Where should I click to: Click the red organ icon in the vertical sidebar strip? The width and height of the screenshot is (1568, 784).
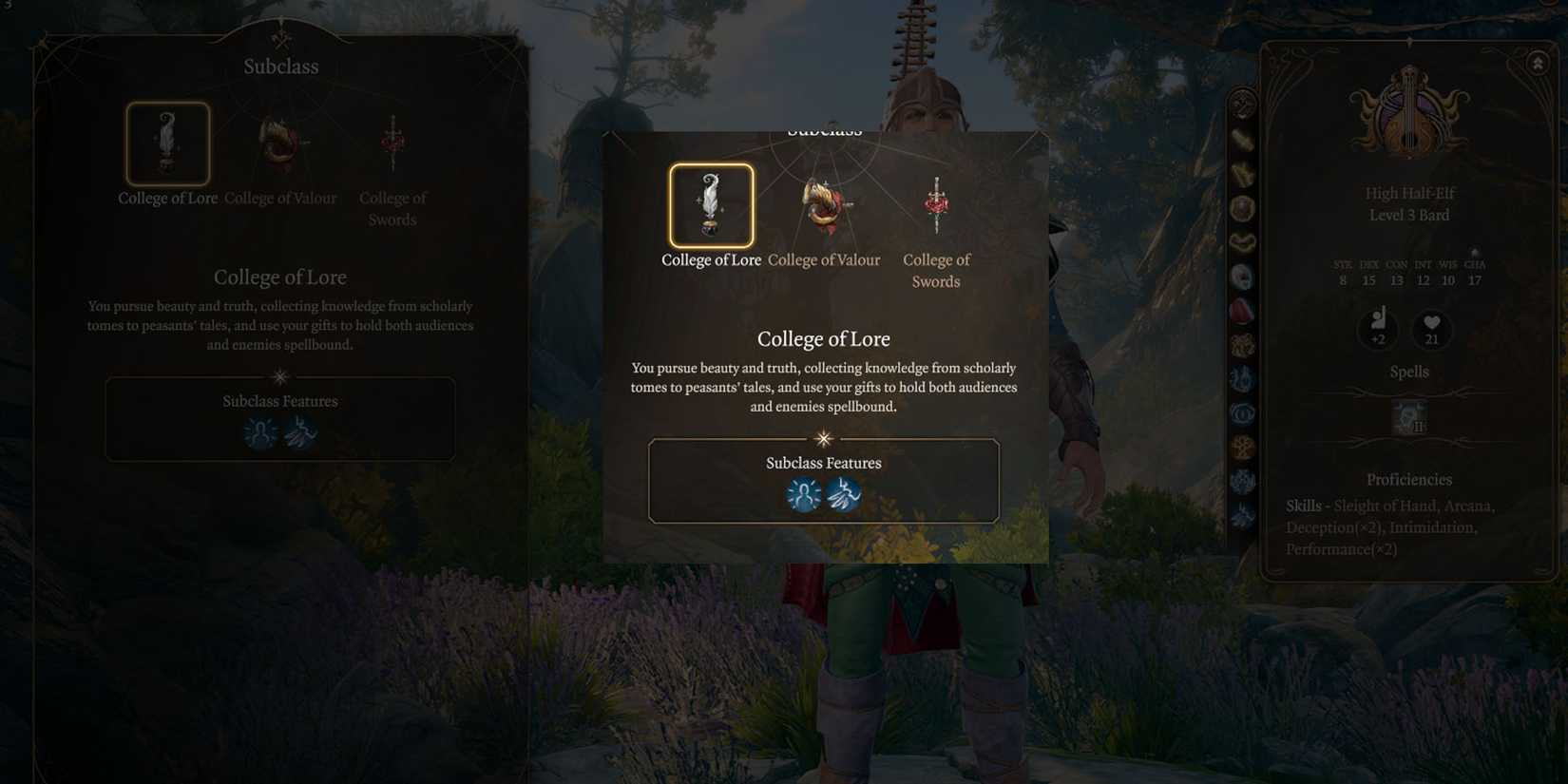1242,310
